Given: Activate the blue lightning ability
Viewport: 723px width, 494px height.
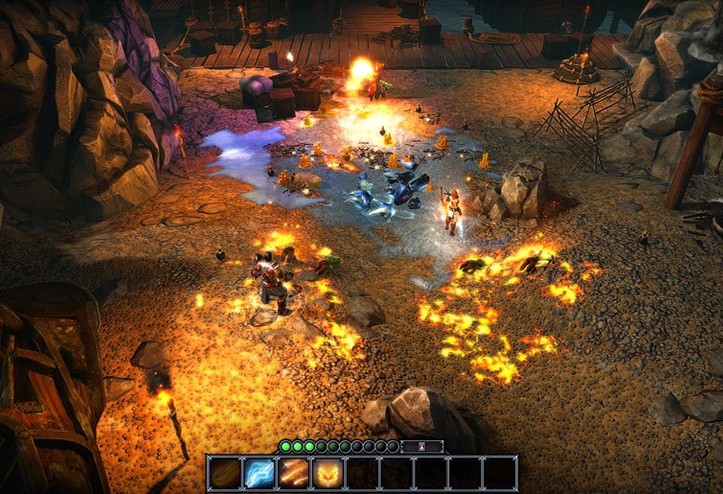Looking at the screenshot, I should coord(259,473).
